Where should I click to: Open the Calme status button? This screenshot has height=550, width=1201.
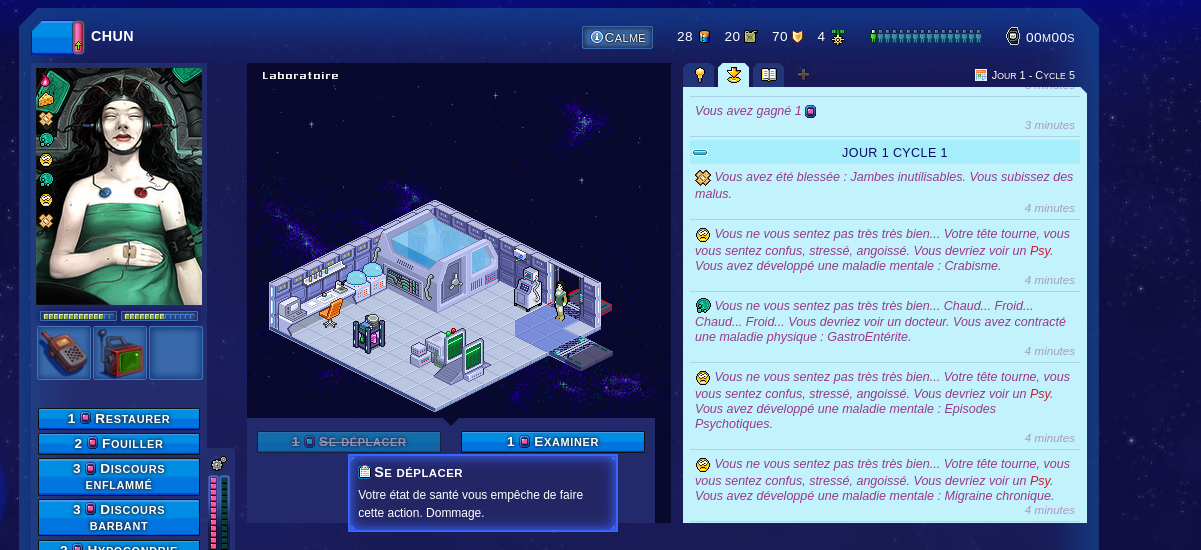pyautogui.click(x=617, y=38)
